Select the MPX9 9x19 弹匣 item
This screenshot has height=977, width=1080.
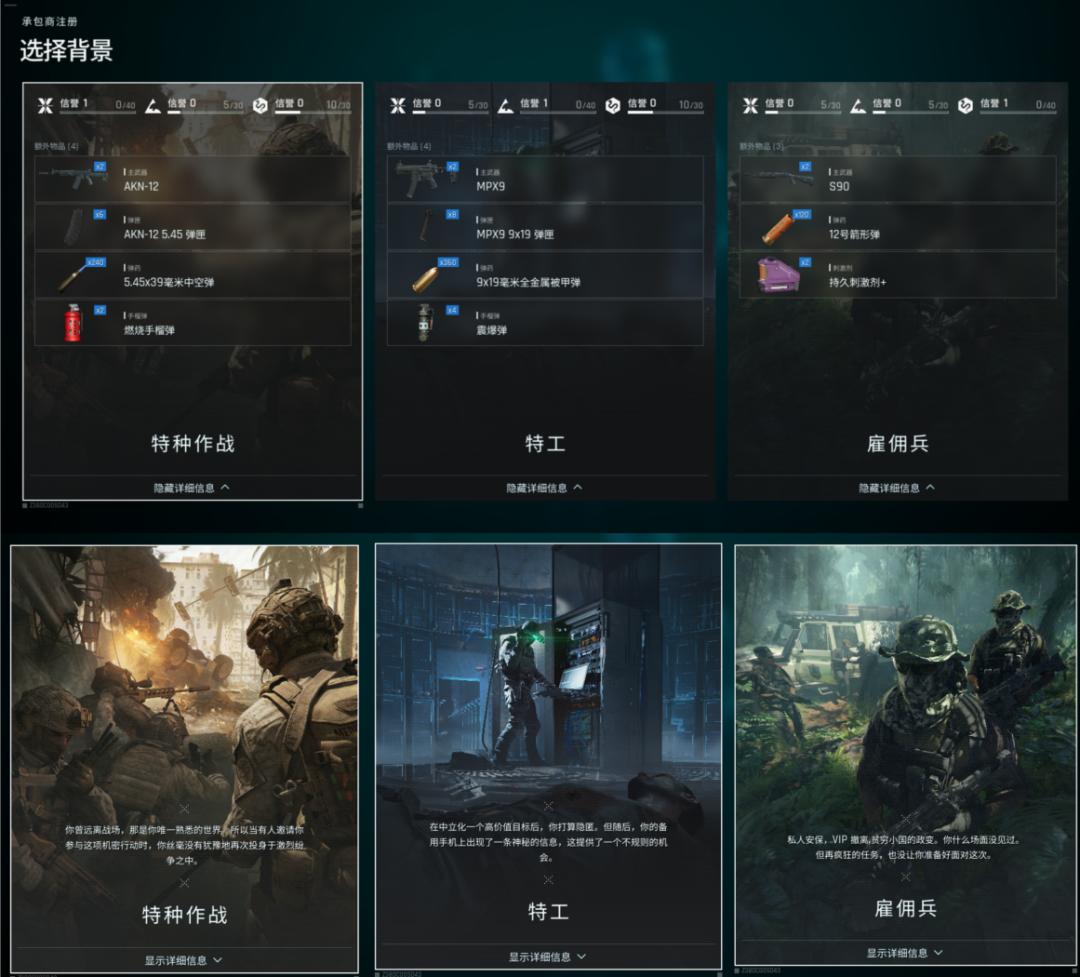[x=545, y=227]
